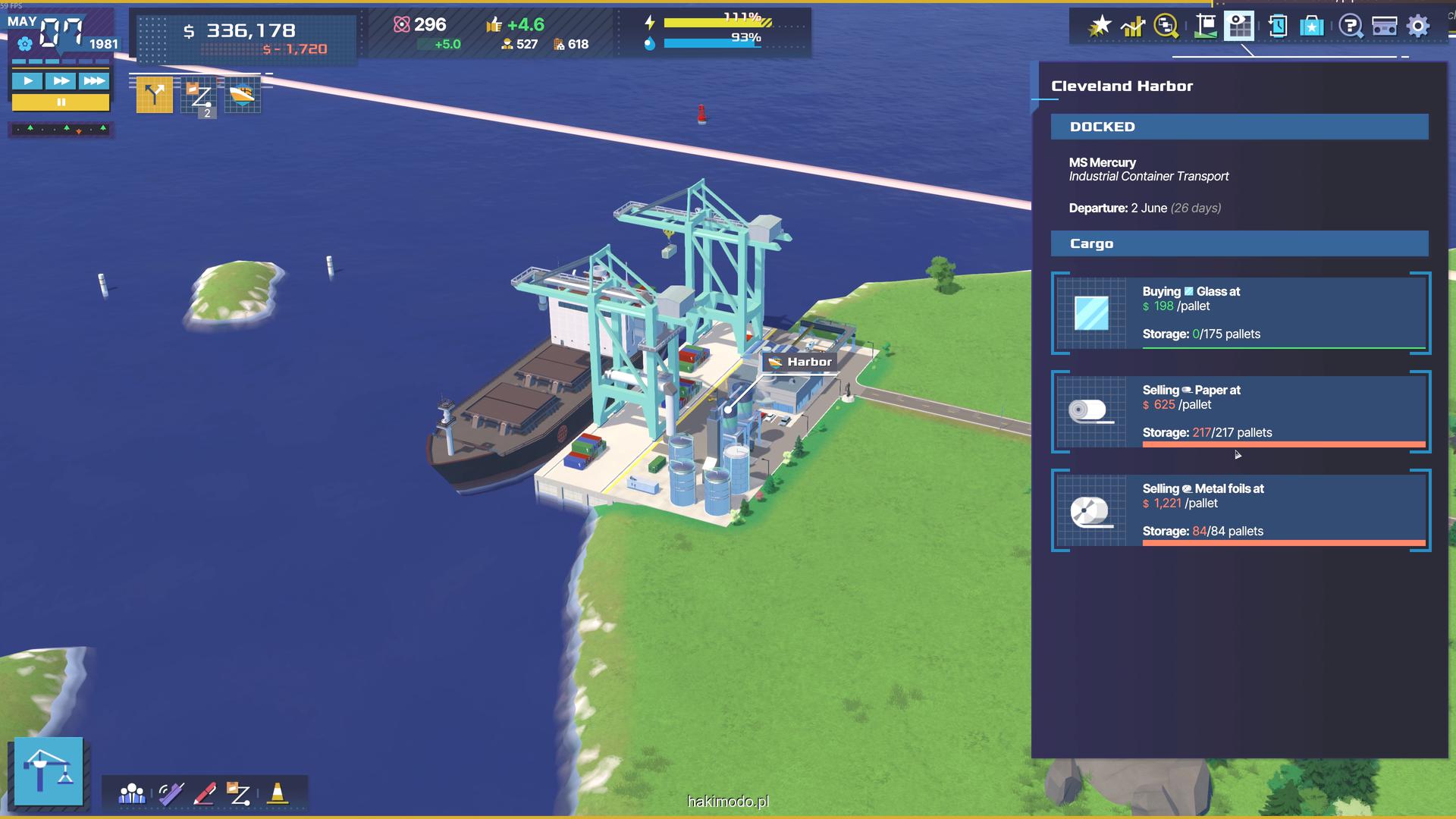Open the flowchart magnifier overview
1456x819 pixels.
[x=1166, y=27]
